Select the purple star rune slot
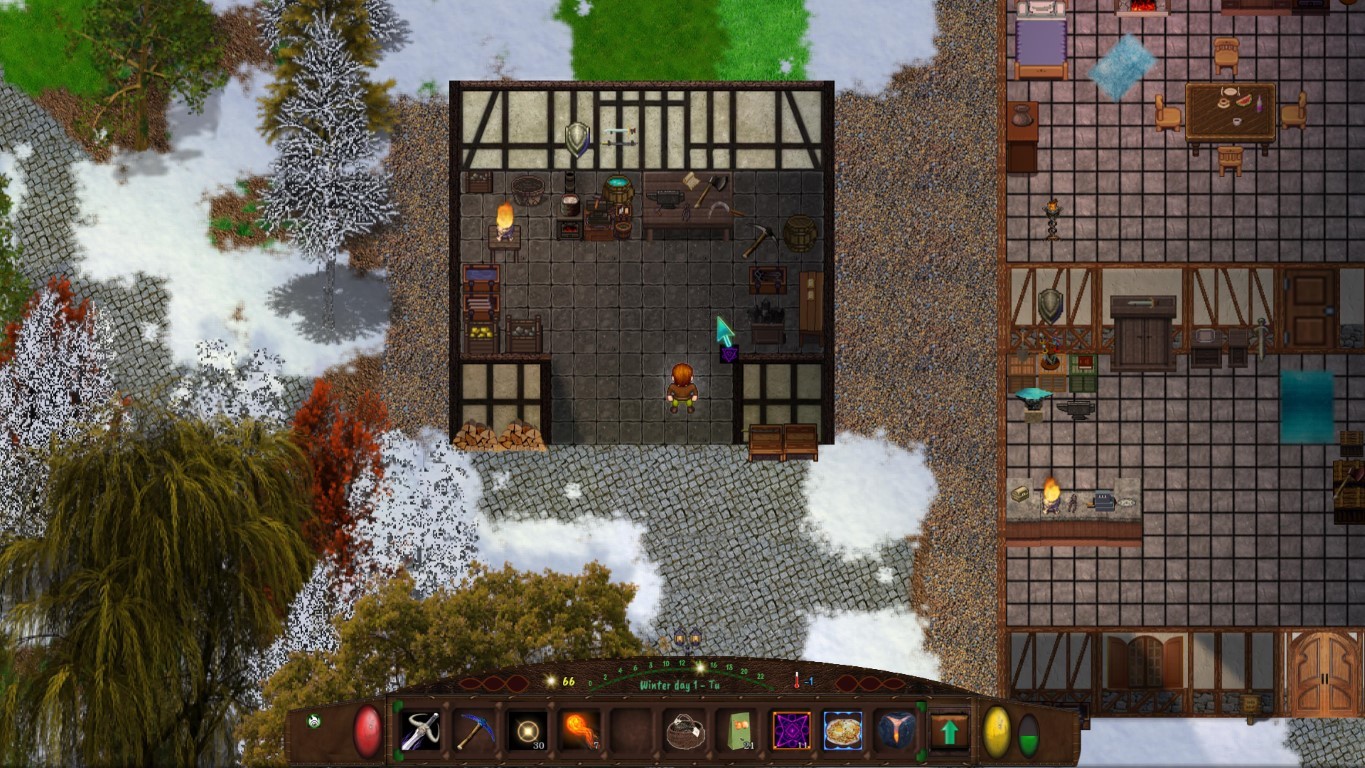 point(791,731)
